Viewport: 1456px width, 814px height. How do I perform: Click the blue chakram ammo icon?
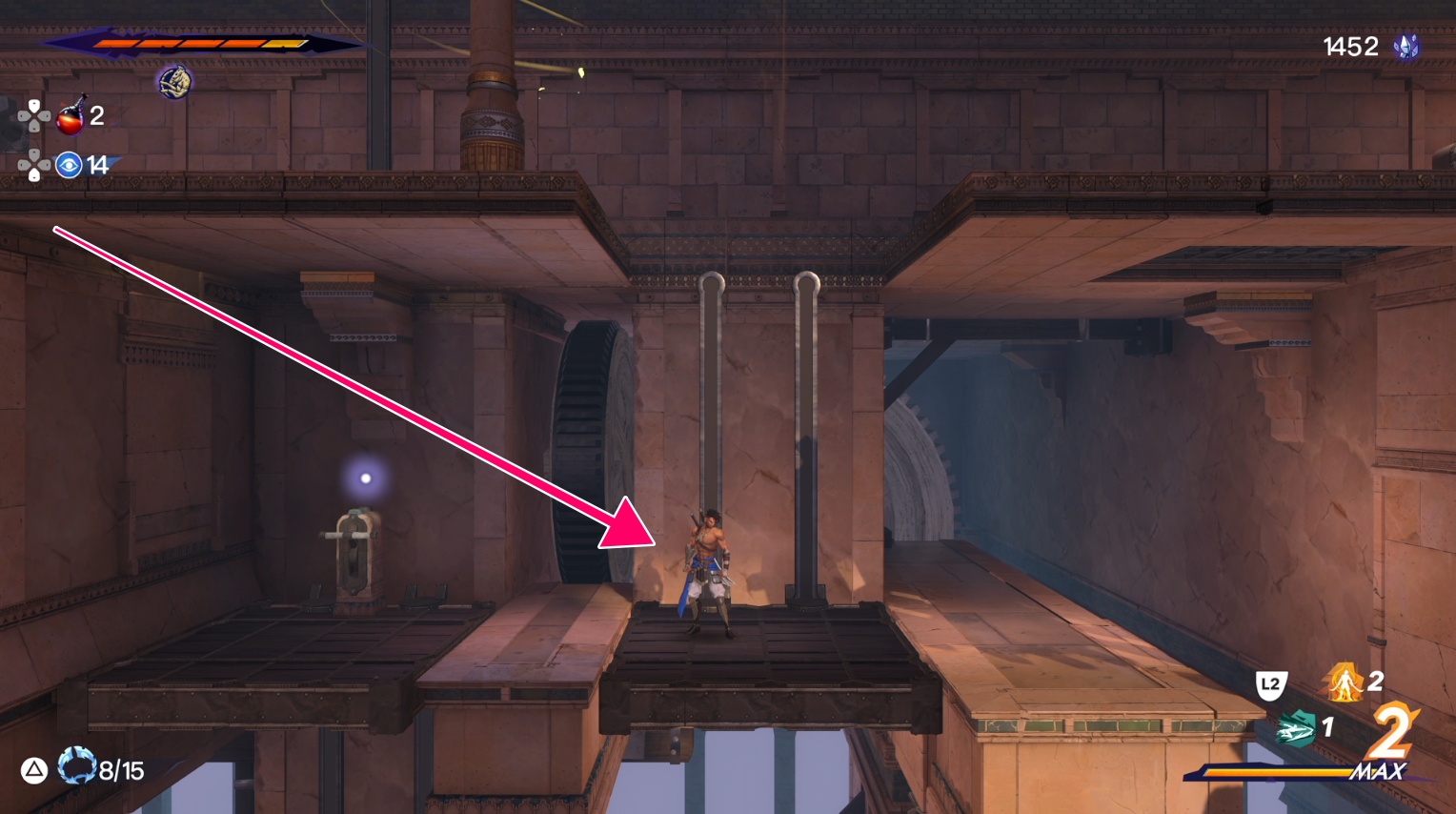click(x=76, y=766)
